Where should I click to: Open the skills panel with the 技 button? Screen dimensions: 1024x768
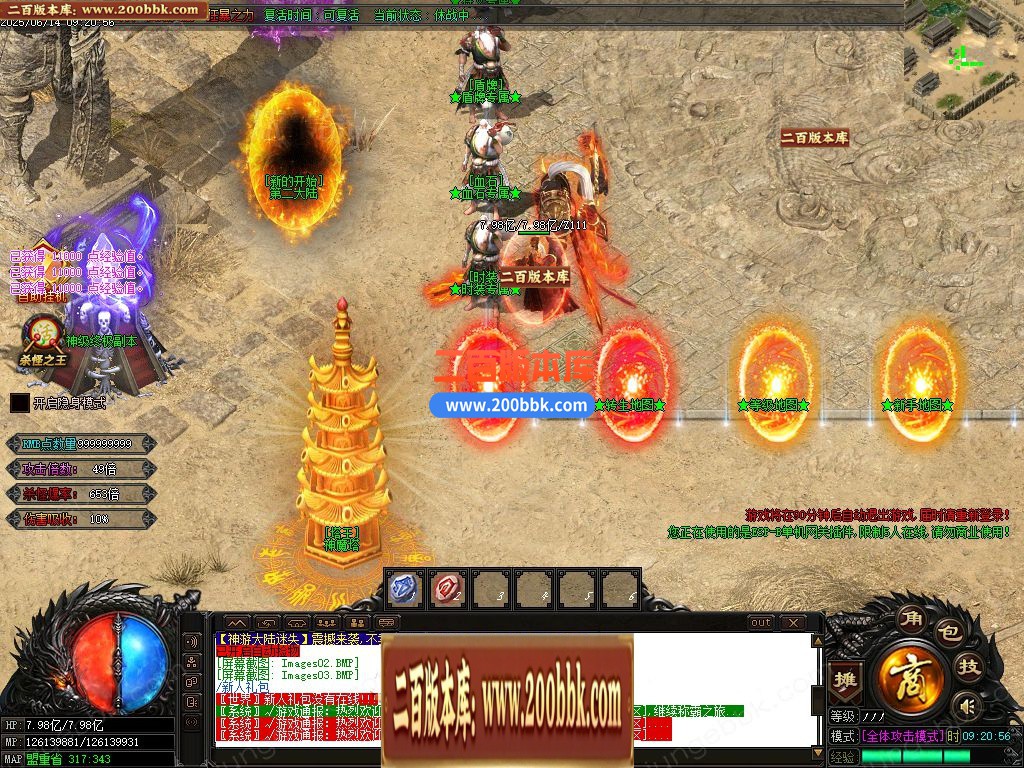click(x=969, y=666)
